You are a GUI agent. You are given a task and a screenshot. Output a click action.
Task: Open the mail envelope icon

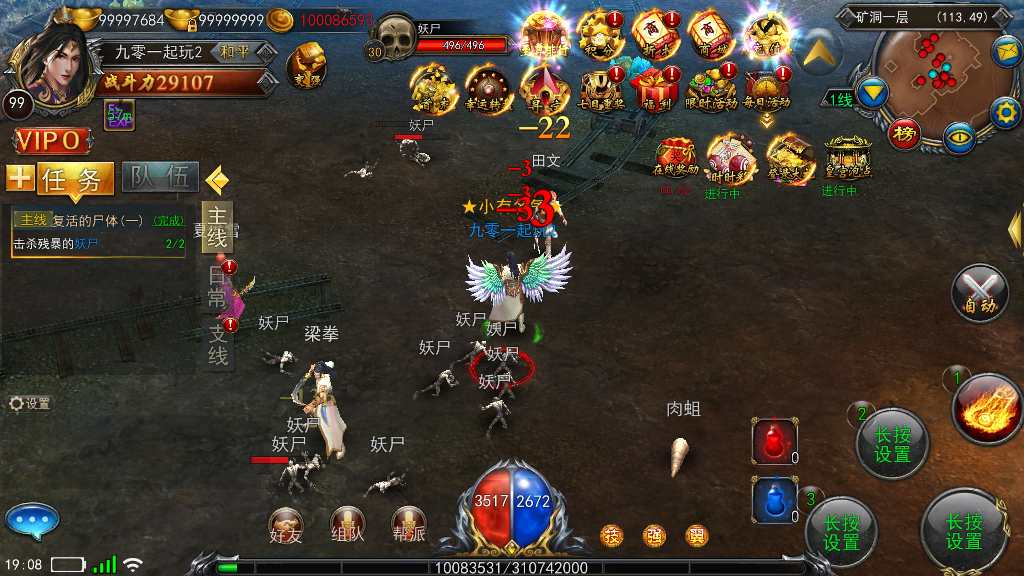pos(1005,49)
